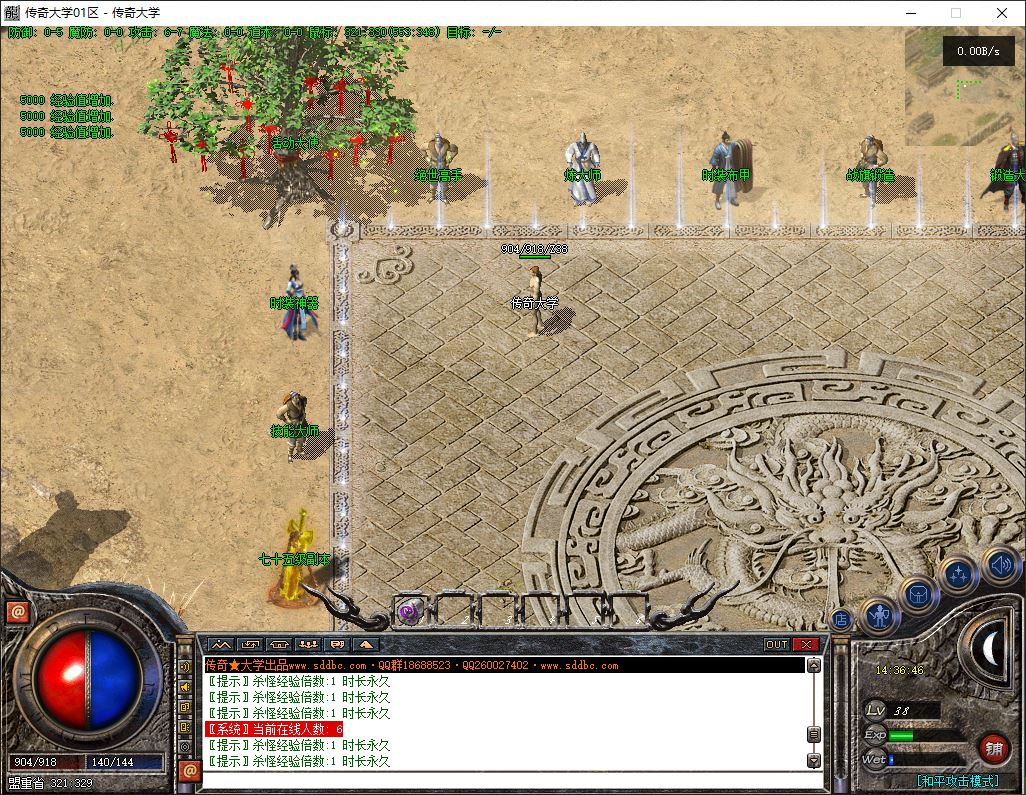The image size is (1026, 795).
Task: Click the mountain icon button above chat
Action: [x=220, y=644]
